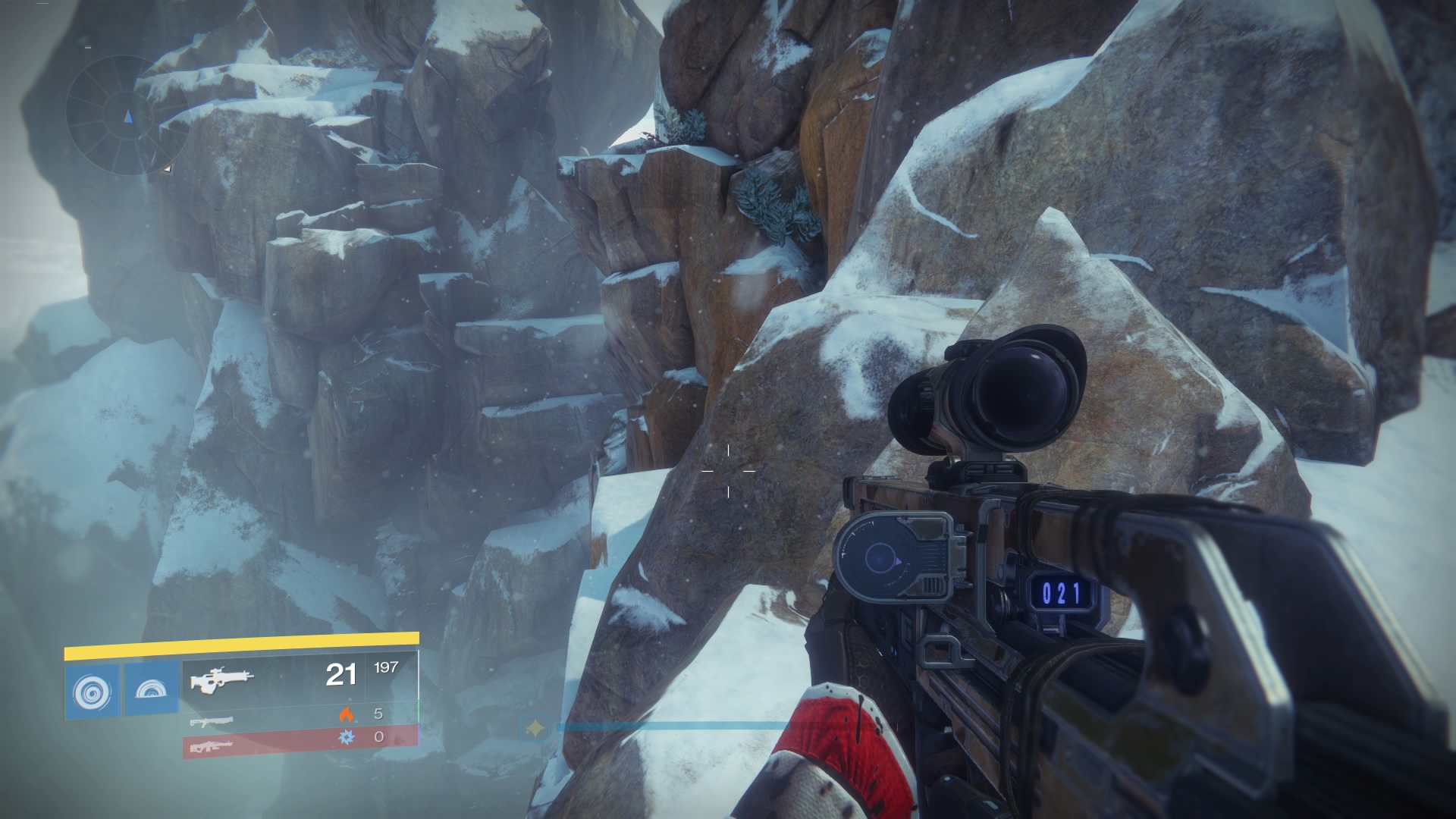
Task: Activate the spiral grenade ability icon
Action: point(92,690)
